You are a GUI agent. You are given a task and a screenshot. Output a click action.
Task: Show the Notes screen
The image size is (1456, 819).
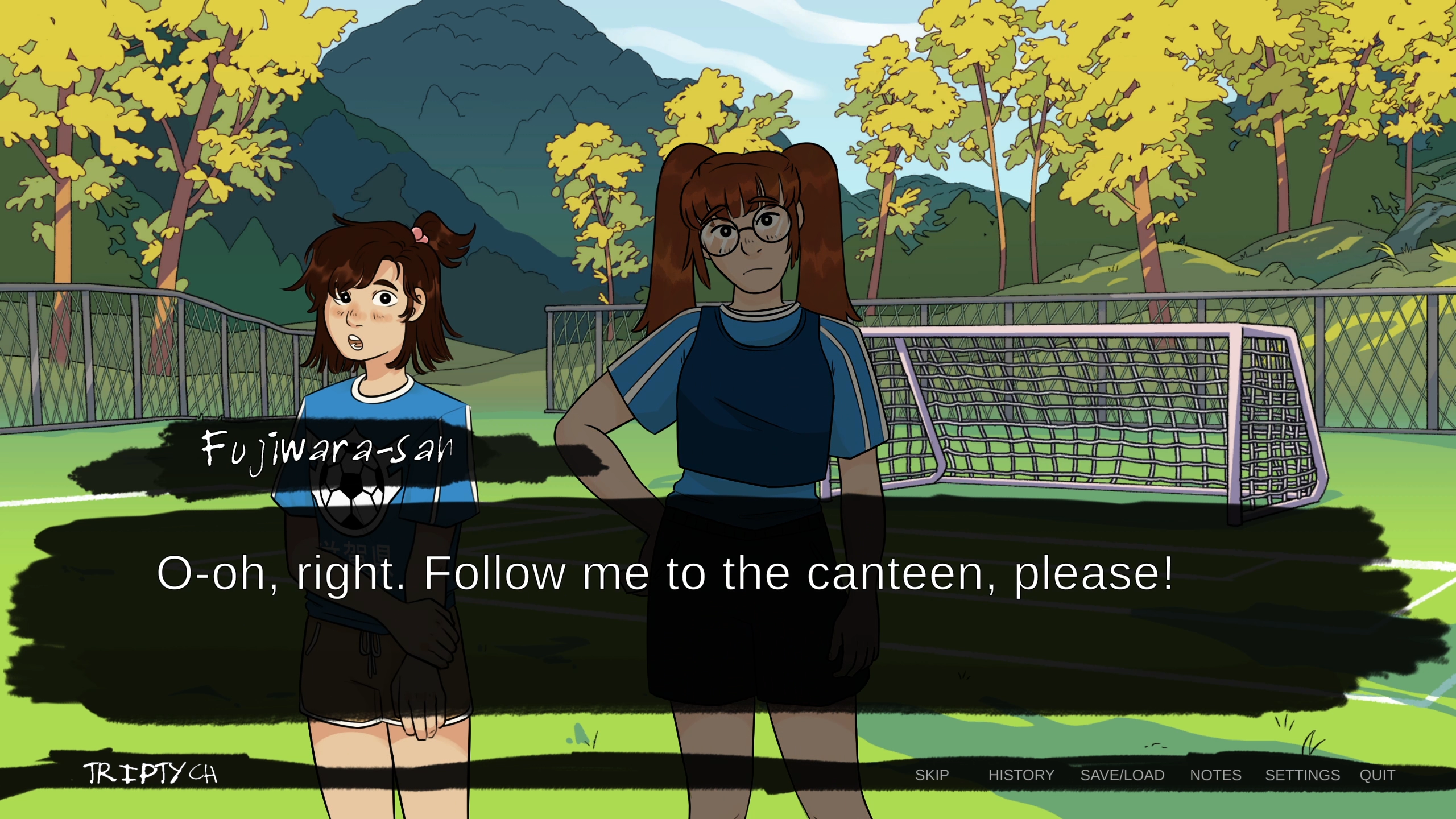pyautogui.click(x=1215, y=775)
